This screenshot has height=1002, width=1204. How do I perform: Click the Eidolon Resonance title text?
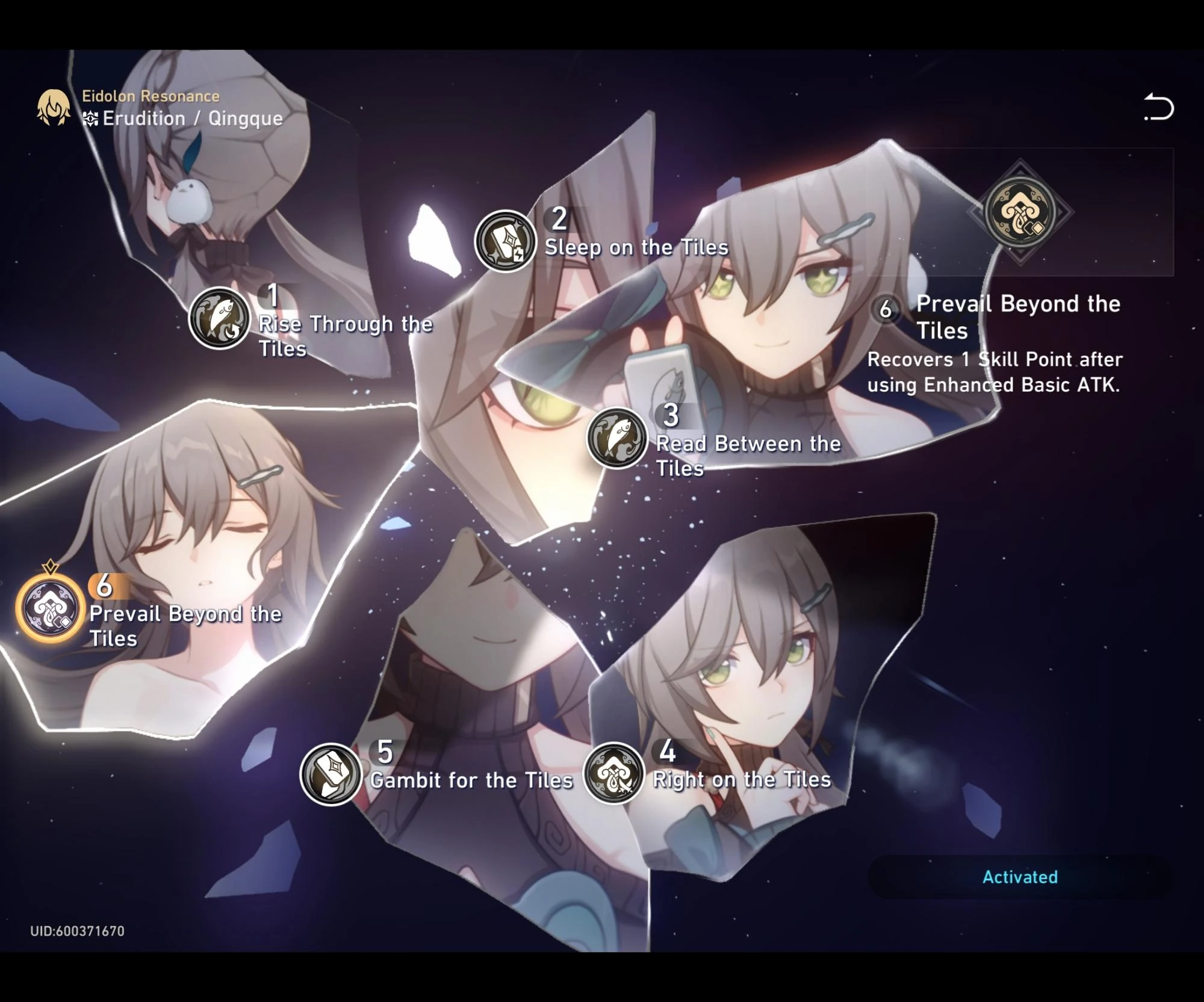[x=149, y=95]
